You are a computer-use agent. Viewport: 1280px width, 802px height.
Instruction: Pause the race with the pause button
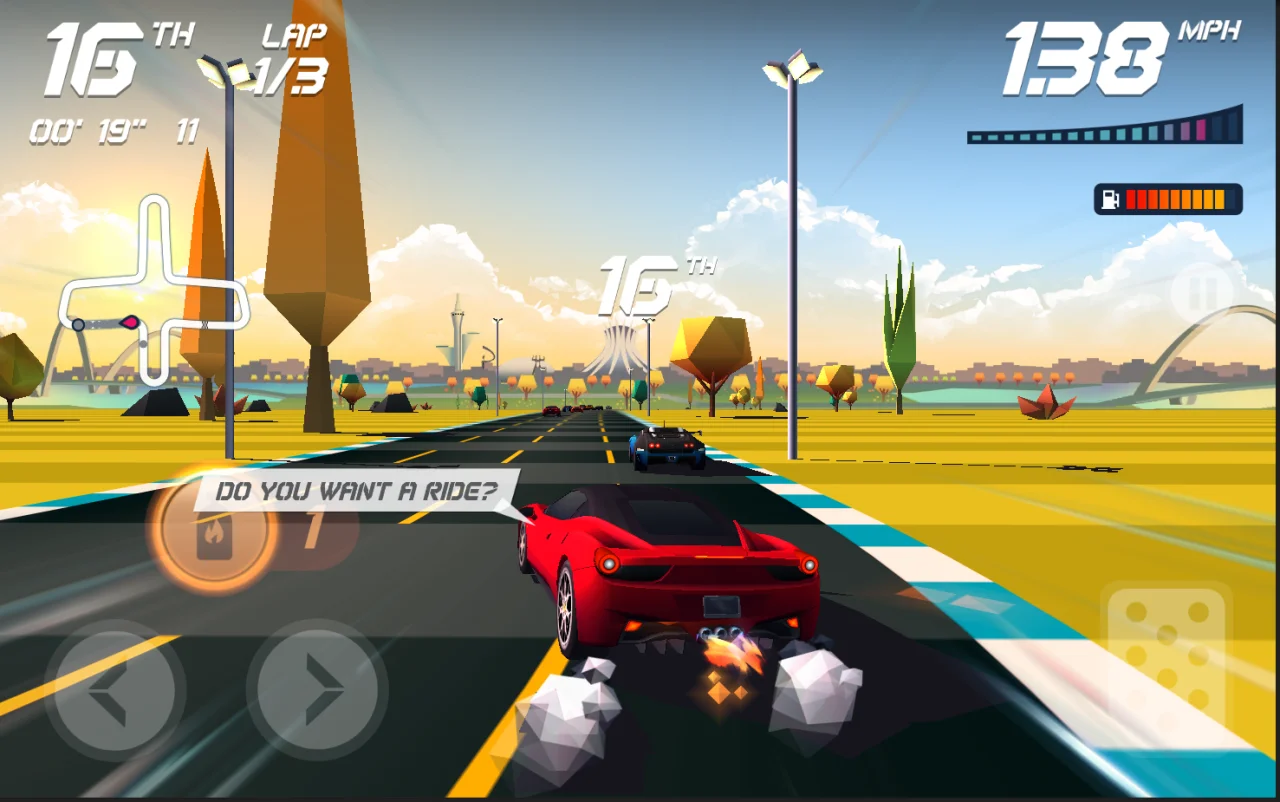tap(1201, 293)
